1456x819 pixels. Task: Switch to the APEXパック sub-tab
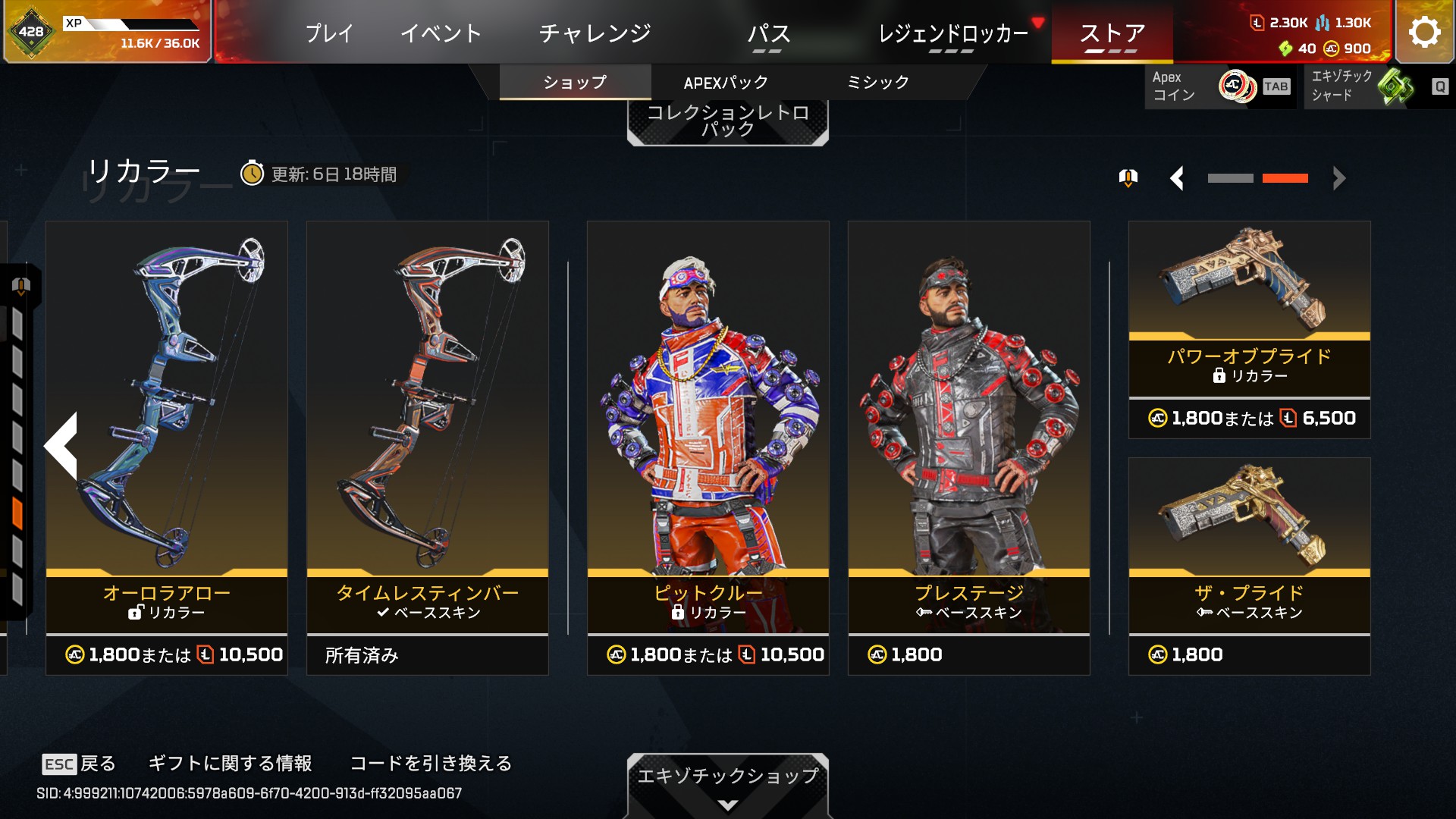tap(726, 83)
